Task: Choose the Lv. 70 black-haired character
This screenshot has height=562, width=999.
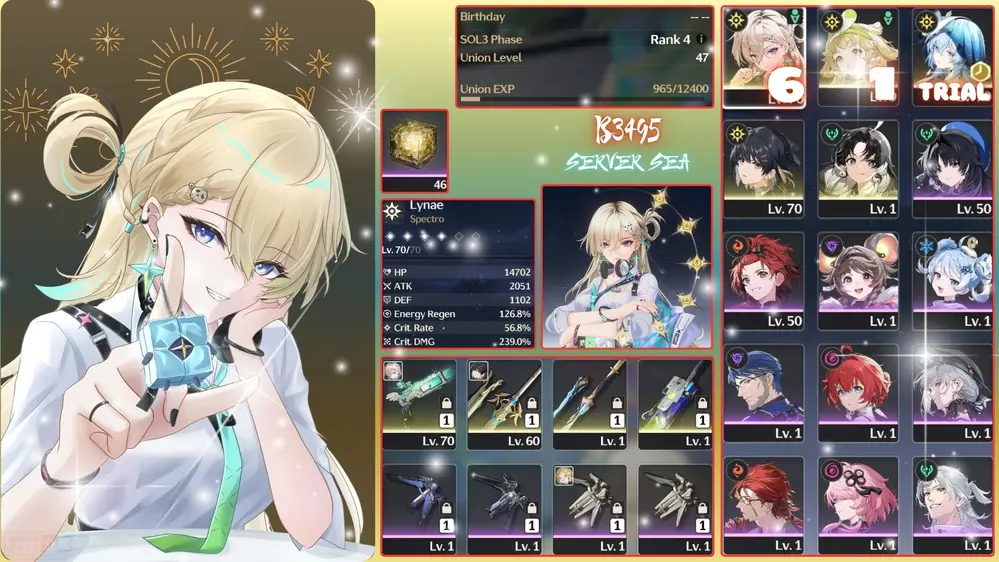Action: [764, 169]
